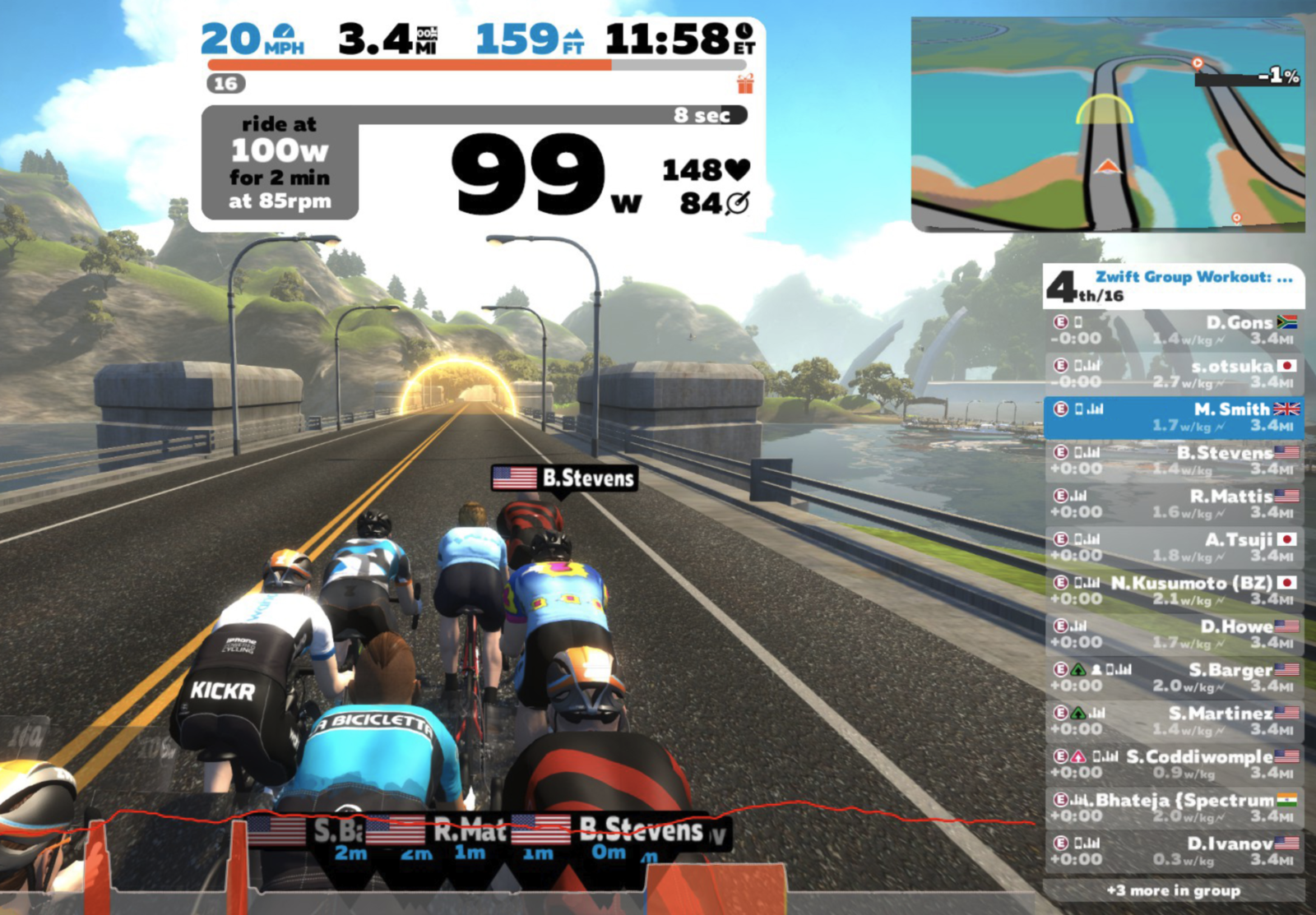The height and width of the screenshot is (915, 1316).
Task: Click the B.Stevens nameplate above the rider
Action: [565, 478]
